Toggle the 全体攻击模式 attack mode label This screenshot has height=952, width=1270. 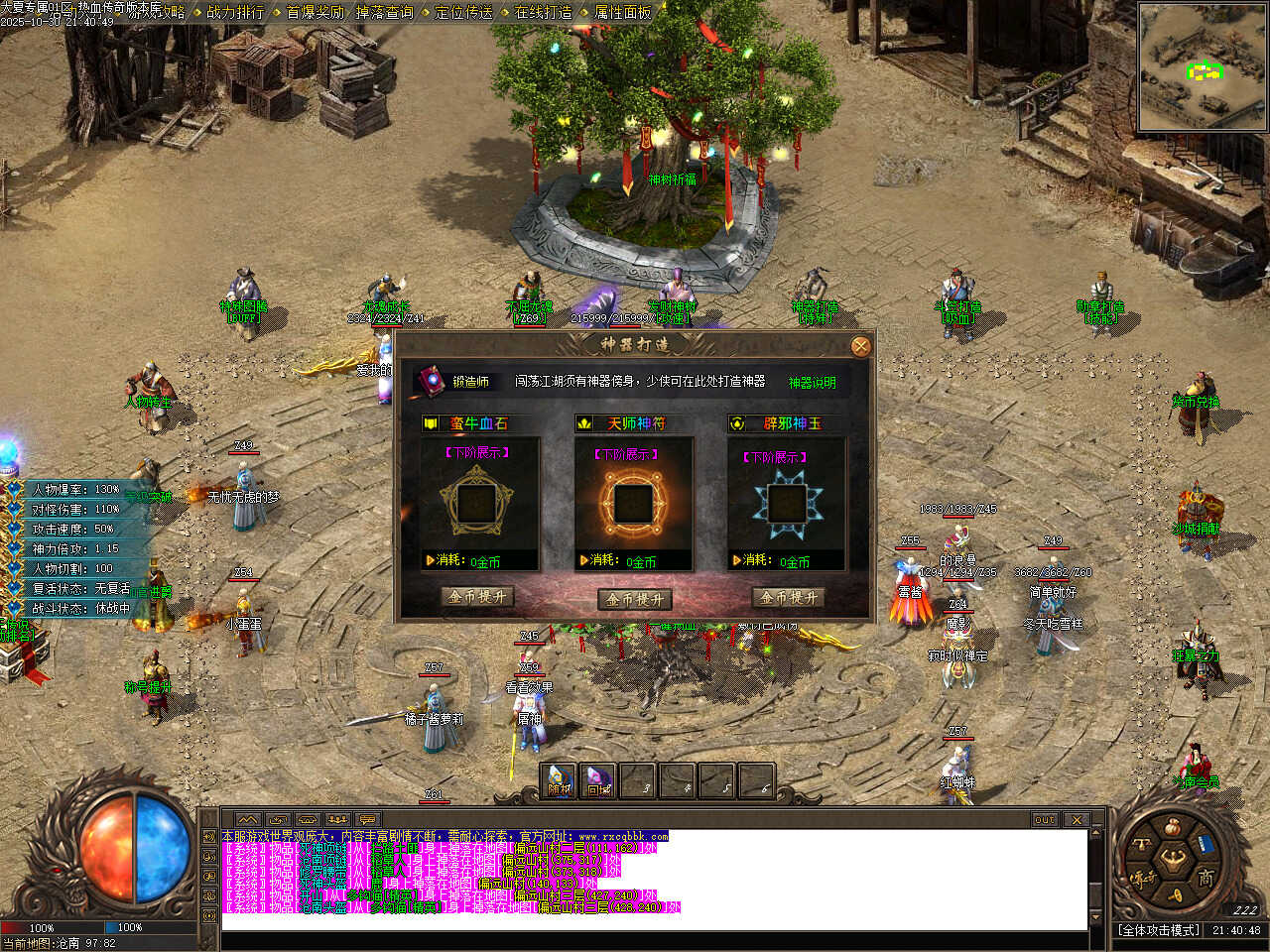click(x=1160, y=930)
